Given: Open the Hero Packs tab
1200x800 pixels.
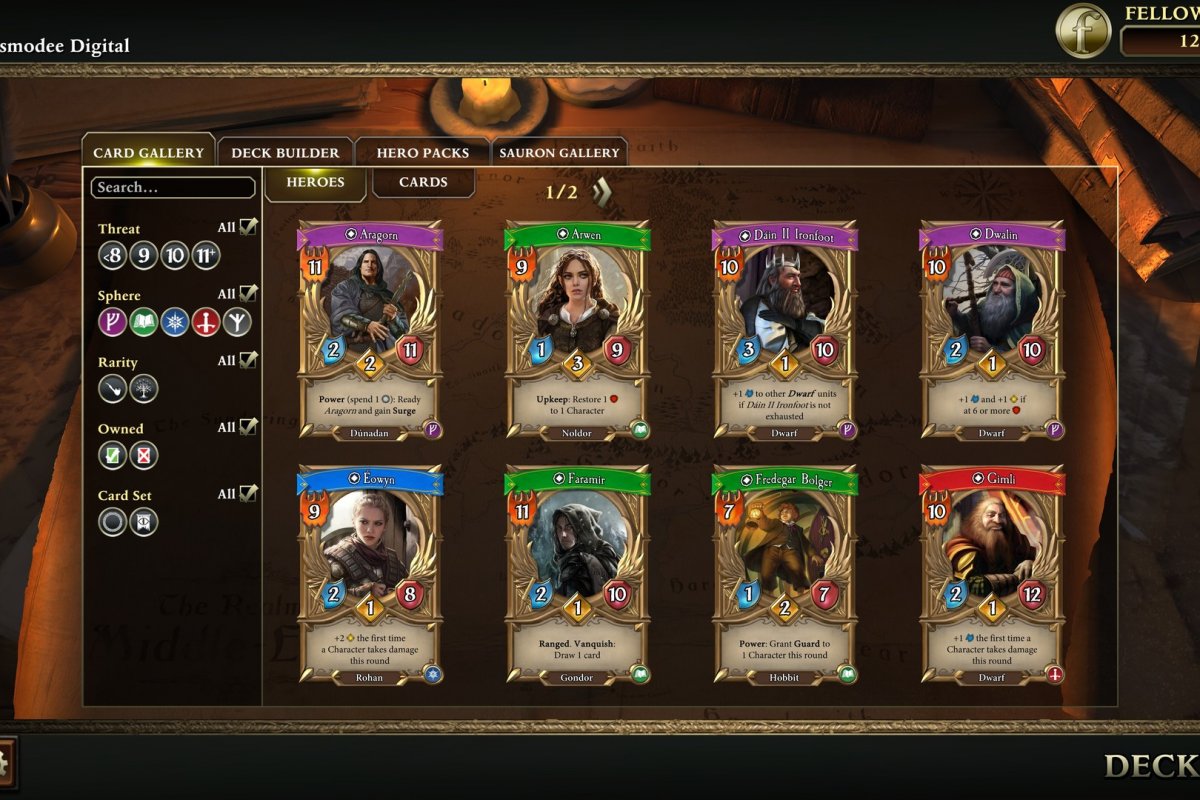Looking at the screenshot, I should coord(422,153).
